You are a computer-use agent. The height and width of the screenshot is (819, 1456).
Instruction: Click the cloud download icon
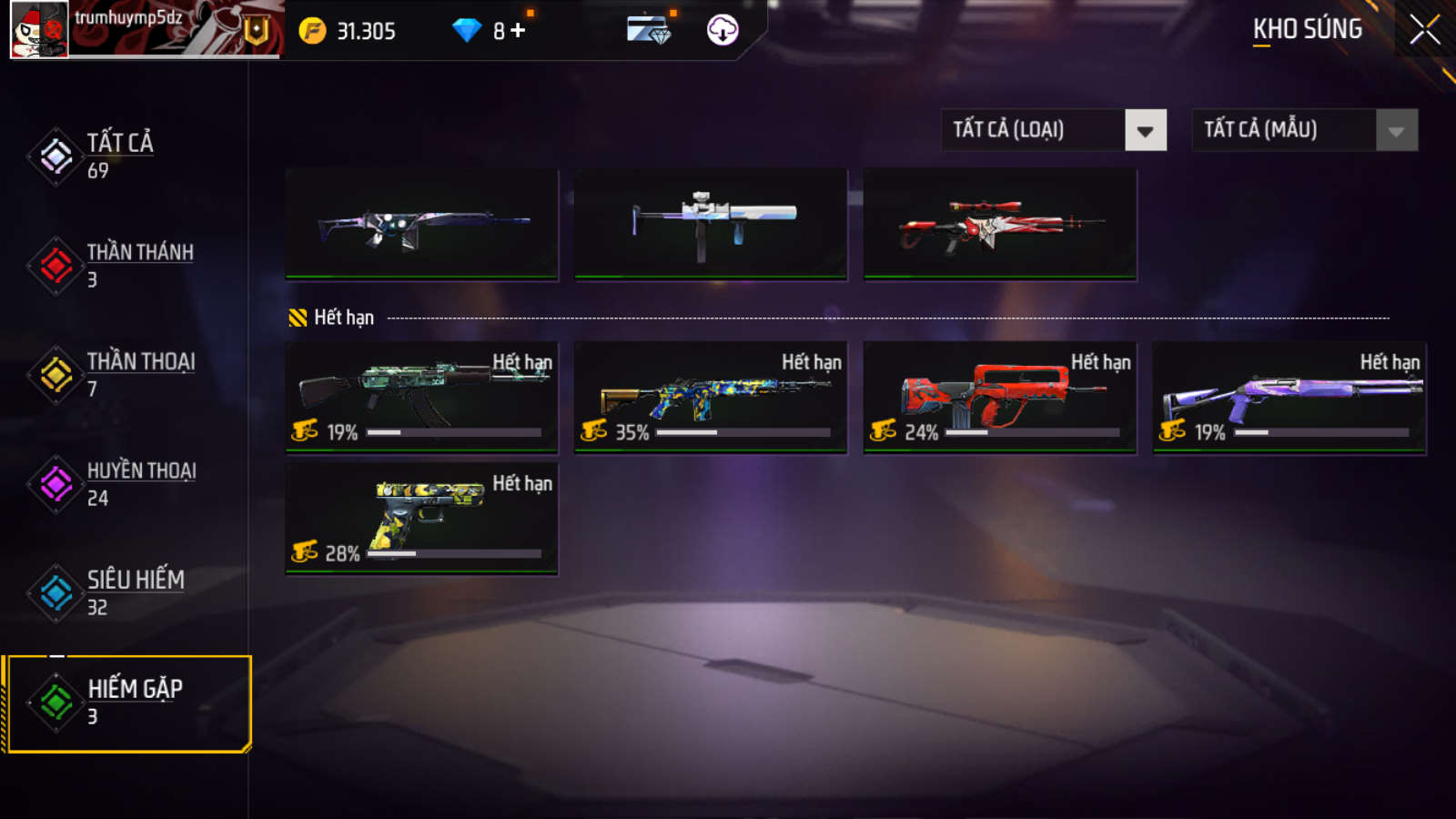tap(723, 30)
